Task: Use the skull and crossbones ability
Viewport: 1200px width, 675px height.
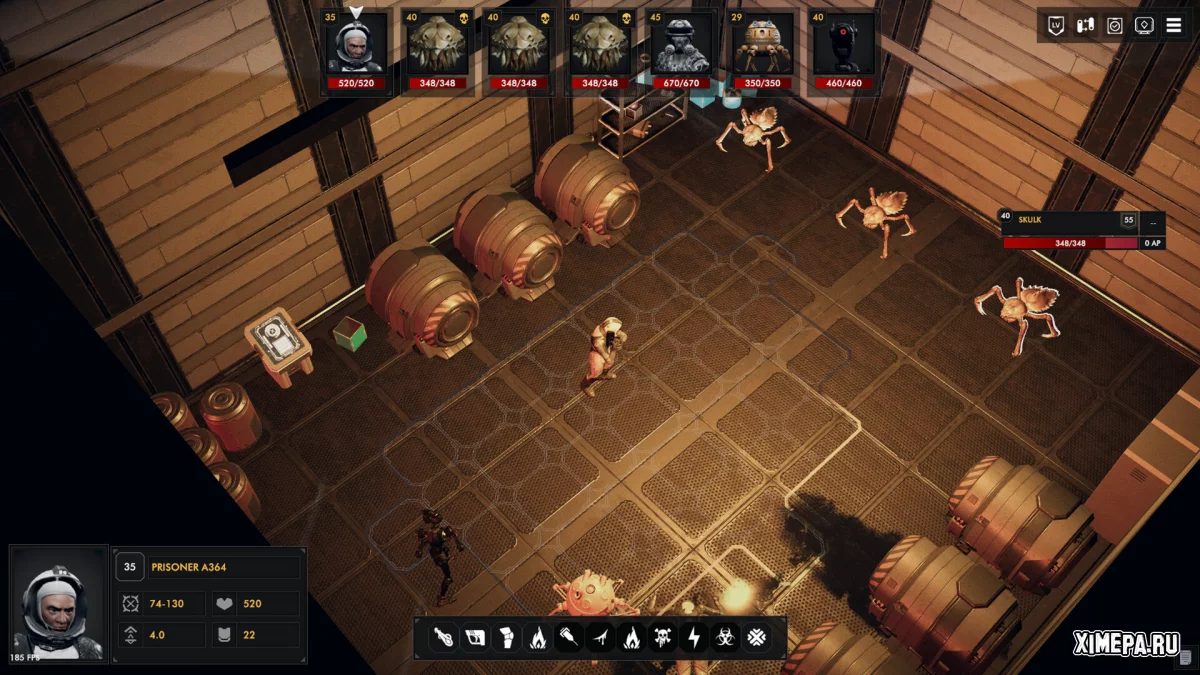Action: pos(663,636)
